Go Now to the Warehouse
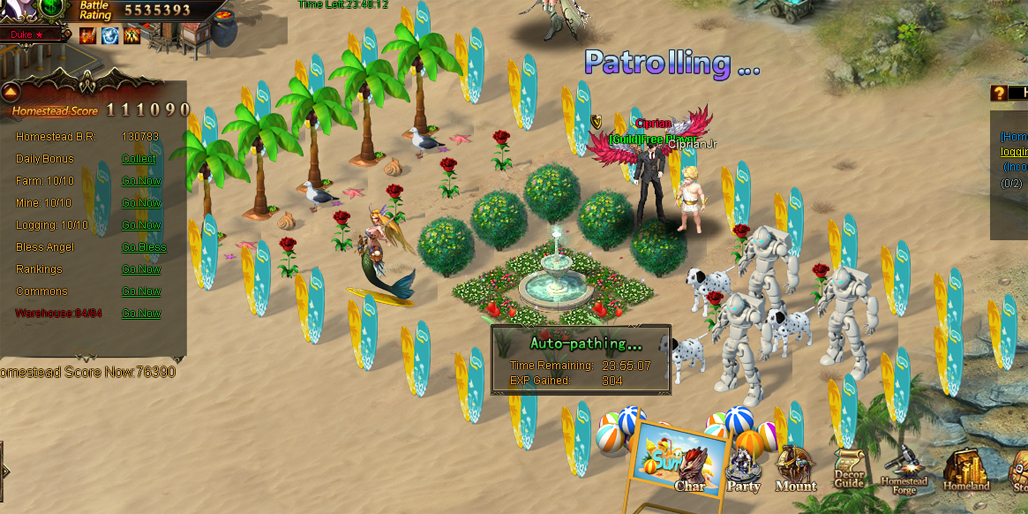The width and height of the screenshot is (1028, 514). 141,313
